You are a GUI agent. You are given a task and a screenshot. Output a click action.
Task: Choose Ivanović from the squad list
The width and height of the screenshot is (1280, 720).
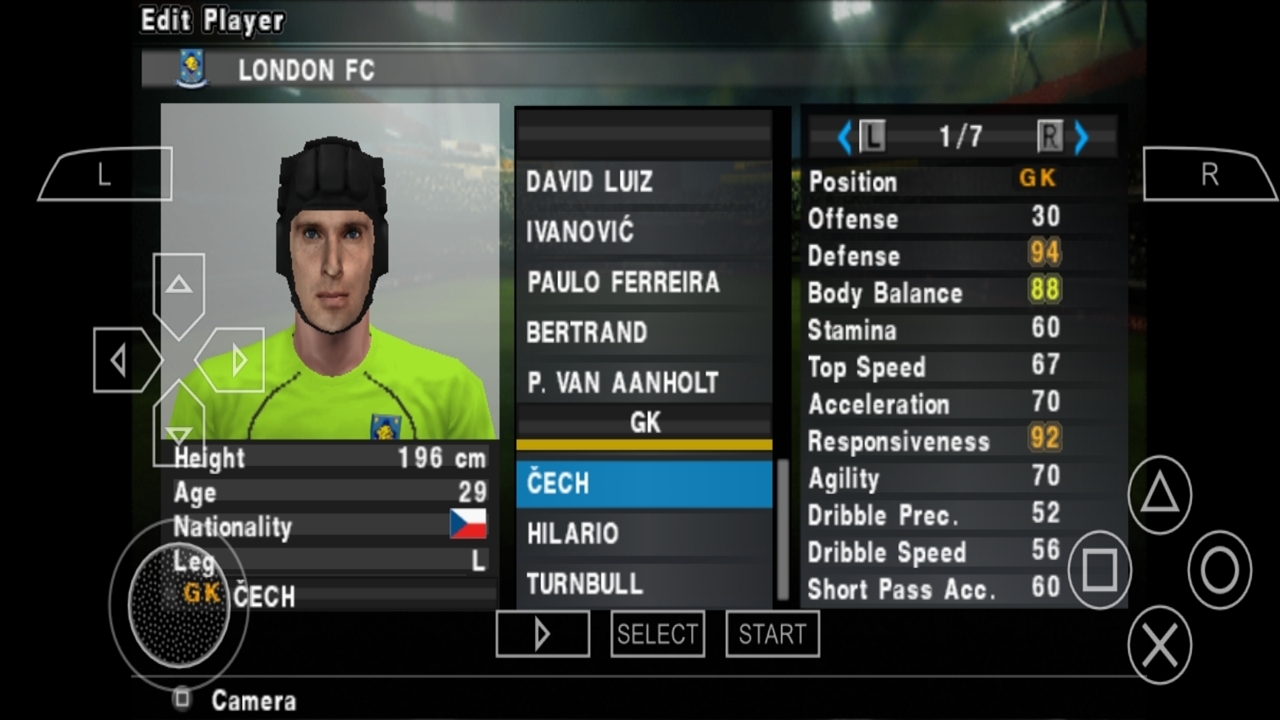pos(643,232)
